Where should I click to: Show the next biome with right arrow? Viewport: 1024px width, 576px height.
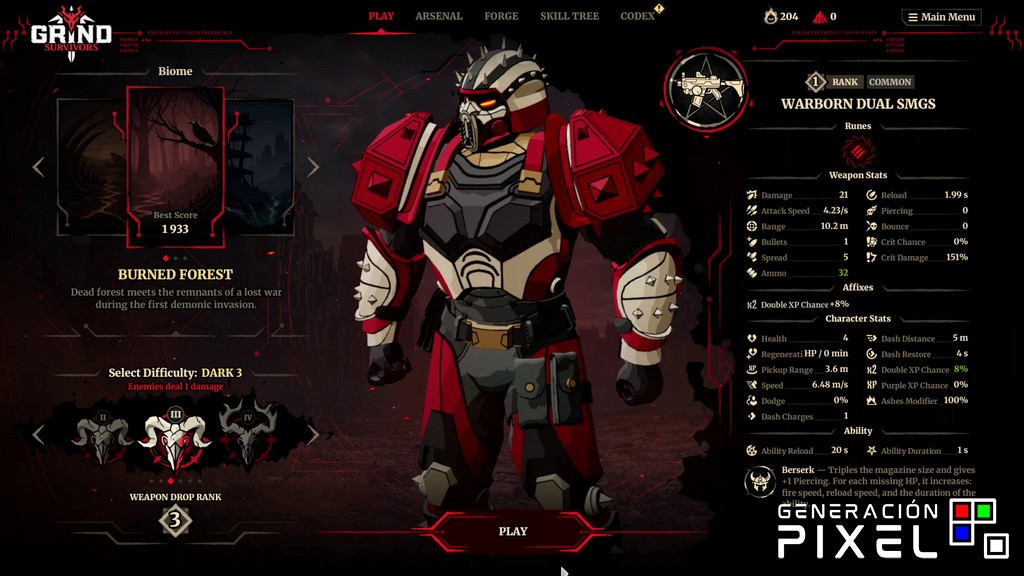point(313,167)
